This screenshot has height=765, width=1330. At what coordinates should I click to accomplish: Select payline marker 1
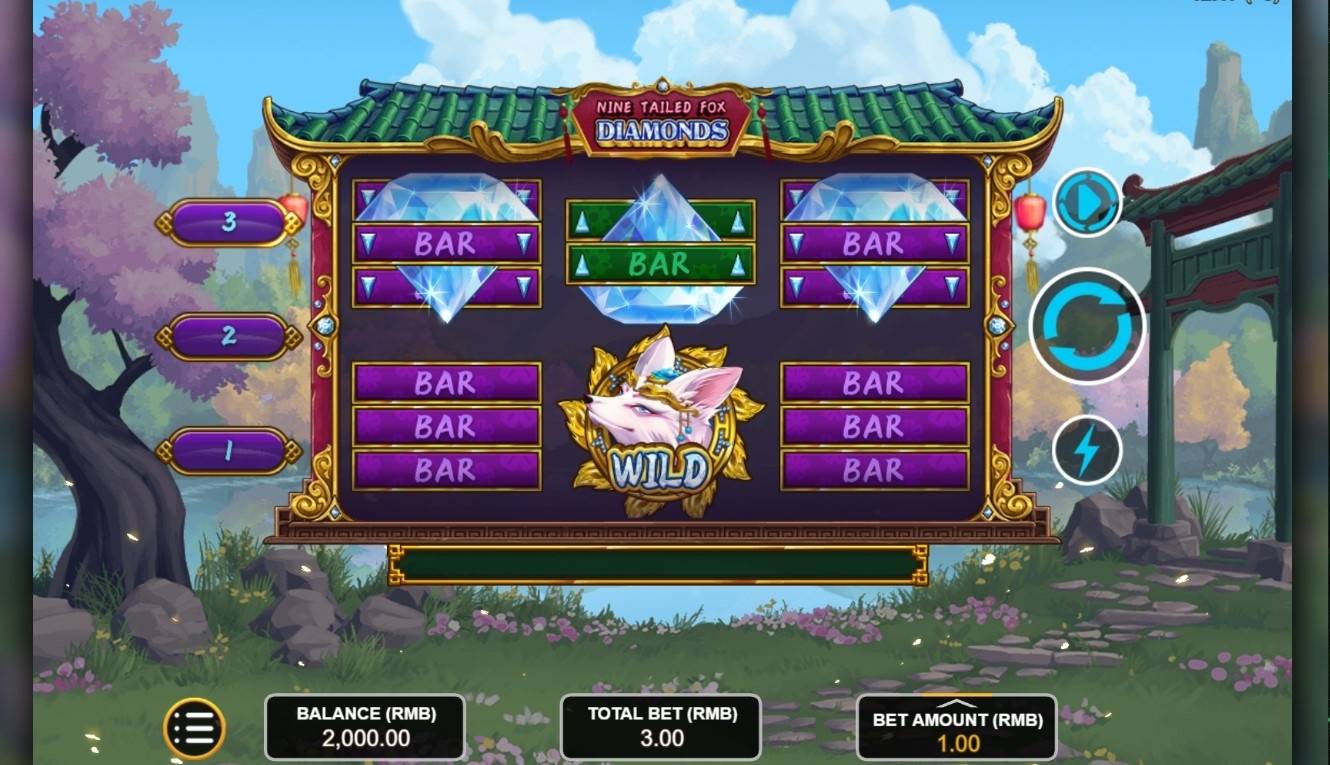coord(228,451)
